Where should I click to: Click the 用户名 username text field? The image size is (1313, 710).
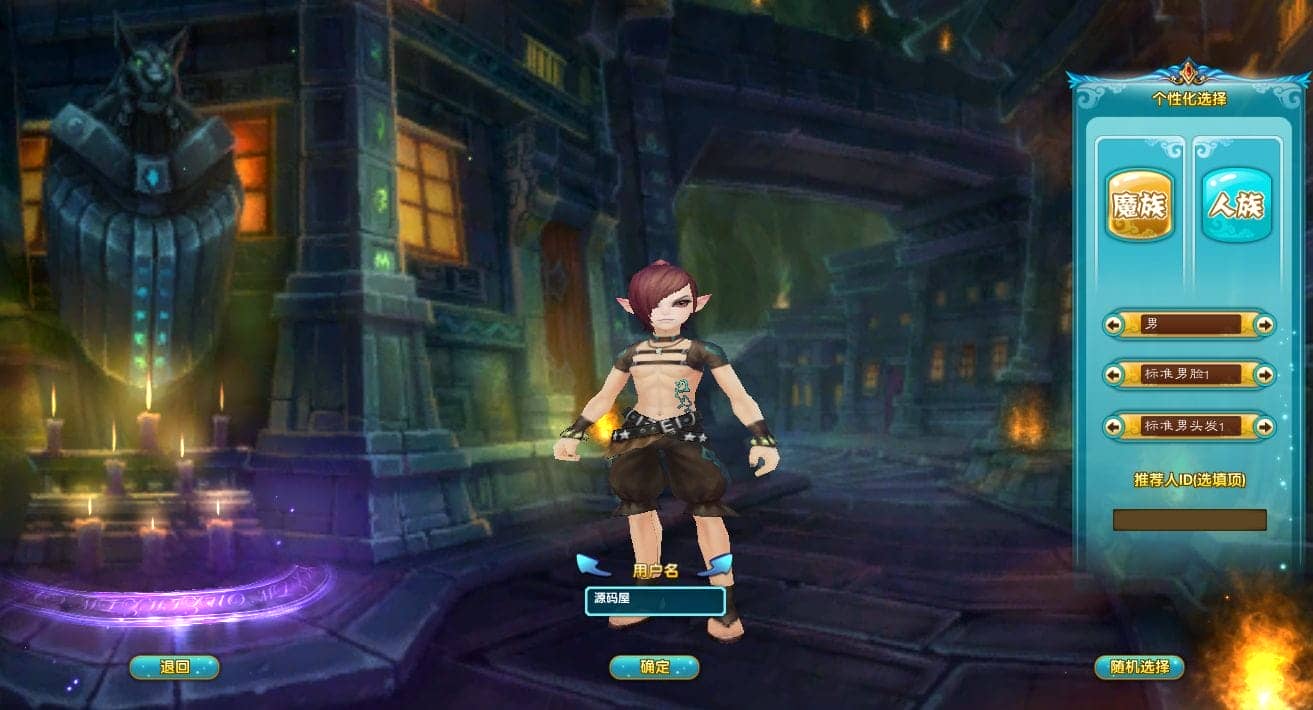tap(655, 601)
